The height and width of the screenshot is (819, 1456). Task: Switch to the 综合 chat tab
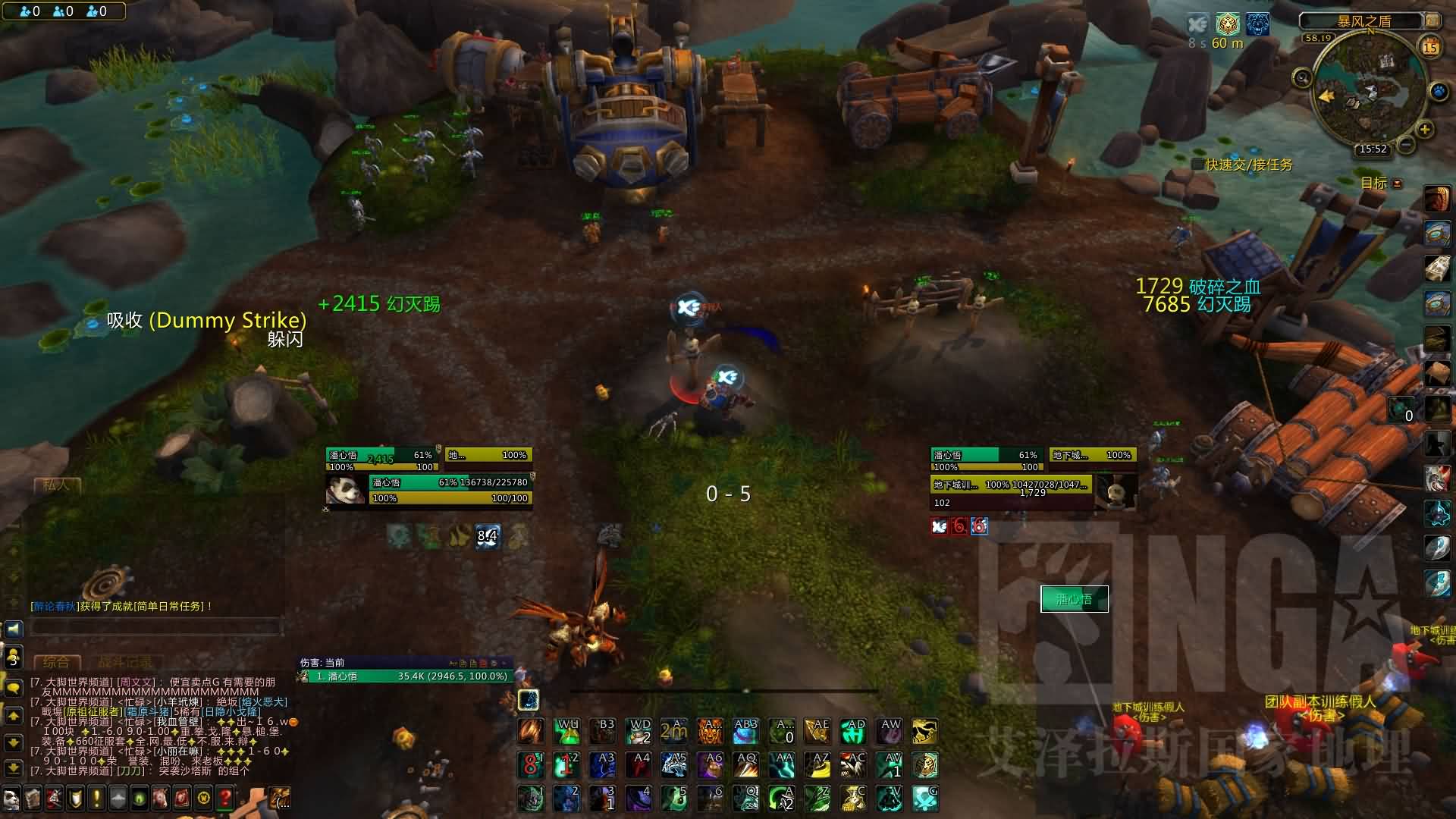pyautogui.click(x=56, y=662)
